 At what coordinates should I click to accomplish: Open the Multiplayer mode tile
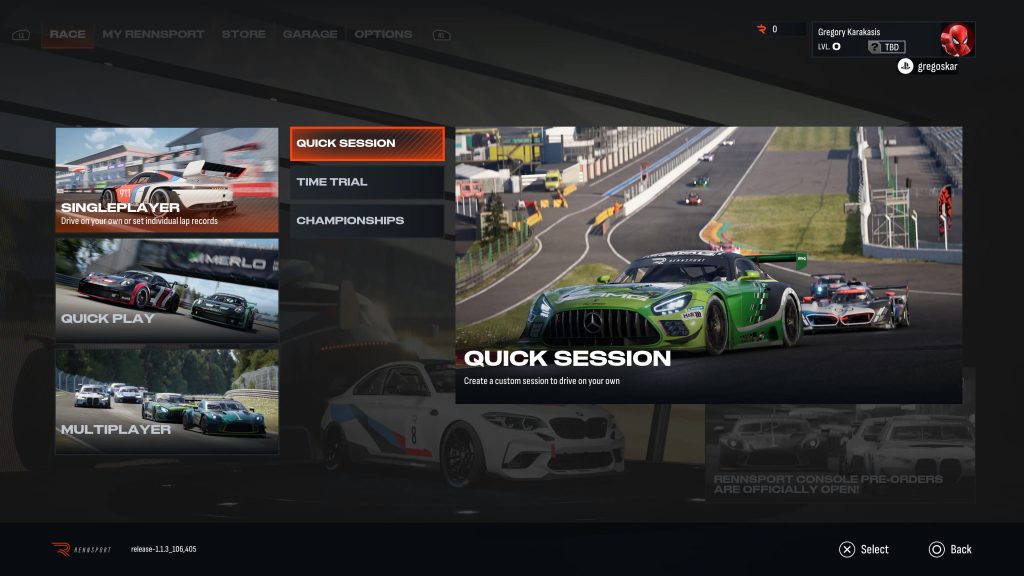pos(167,400)
